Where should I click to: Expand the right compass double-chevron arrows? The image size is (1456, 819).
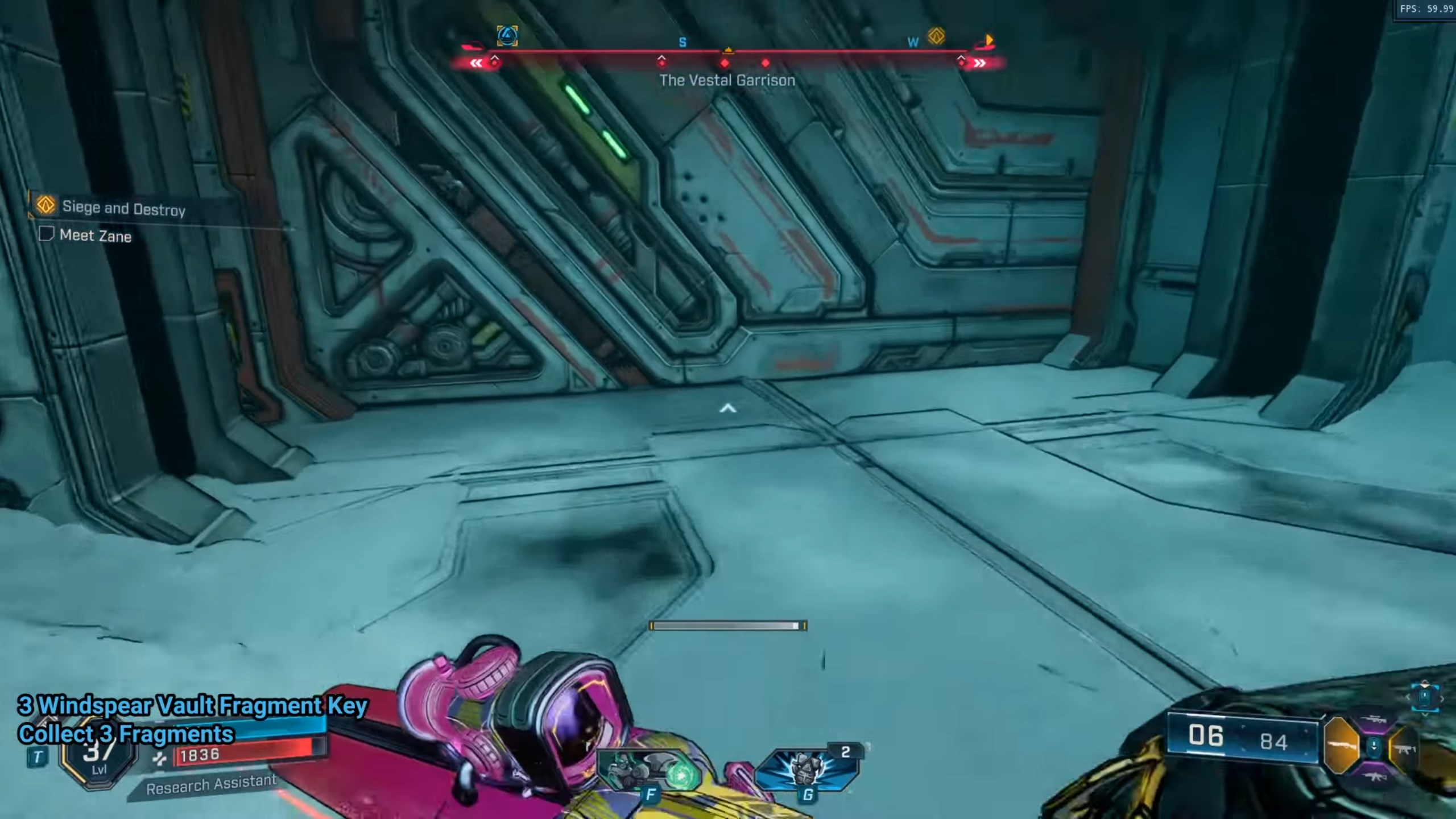tap(979, 64)
